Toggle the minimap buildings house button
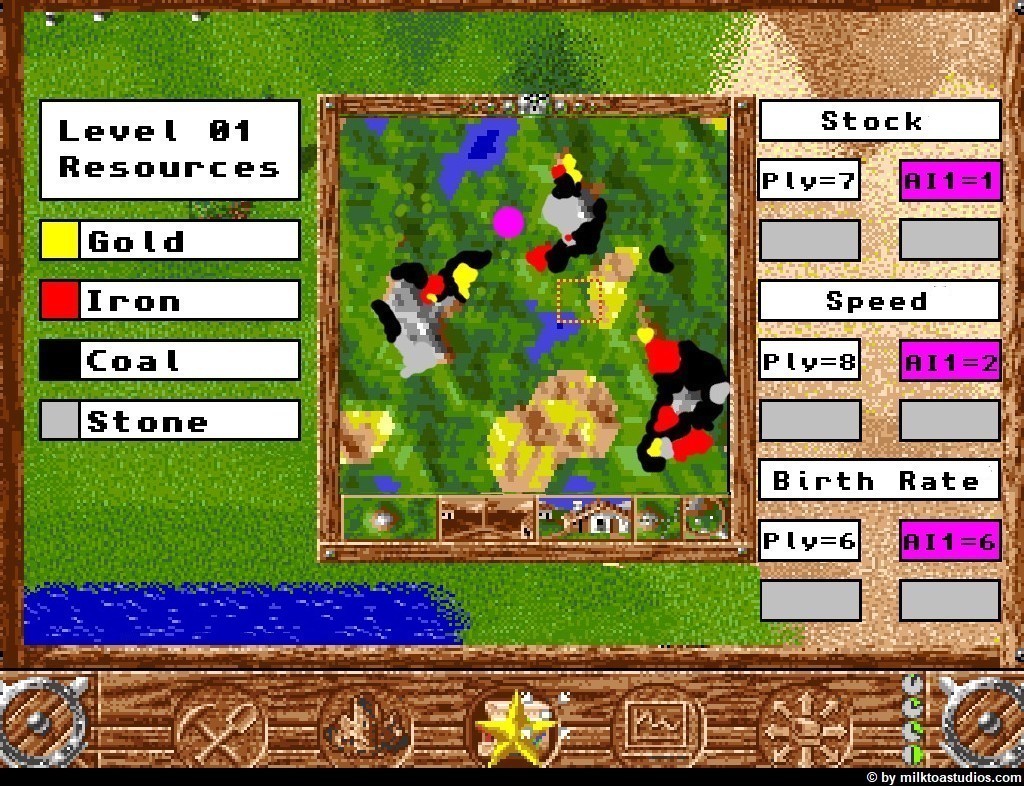 click(585, 518)
